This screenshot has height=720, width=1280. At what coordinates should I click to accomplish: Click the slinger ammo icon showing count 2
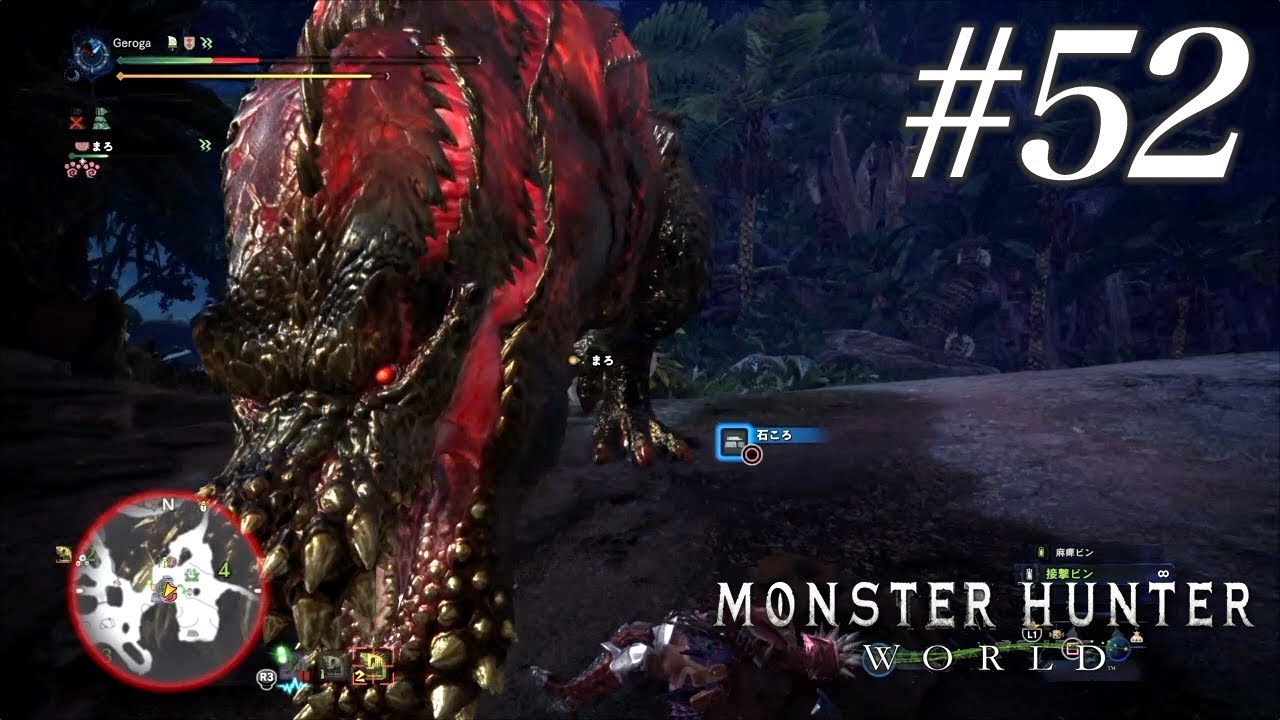[373, 665]
